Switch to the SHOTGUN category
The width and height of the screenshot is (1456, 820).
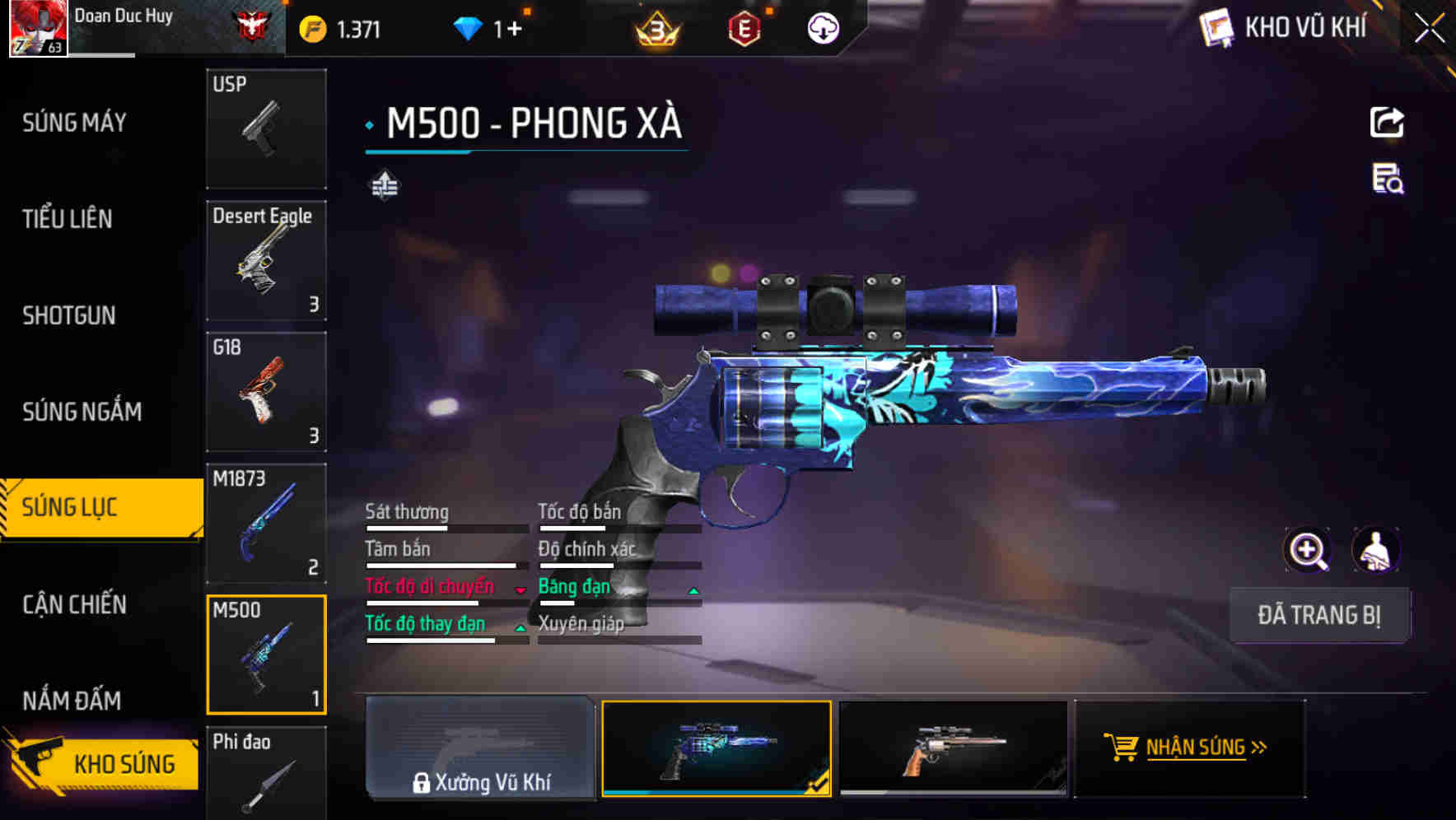point(69,315)
